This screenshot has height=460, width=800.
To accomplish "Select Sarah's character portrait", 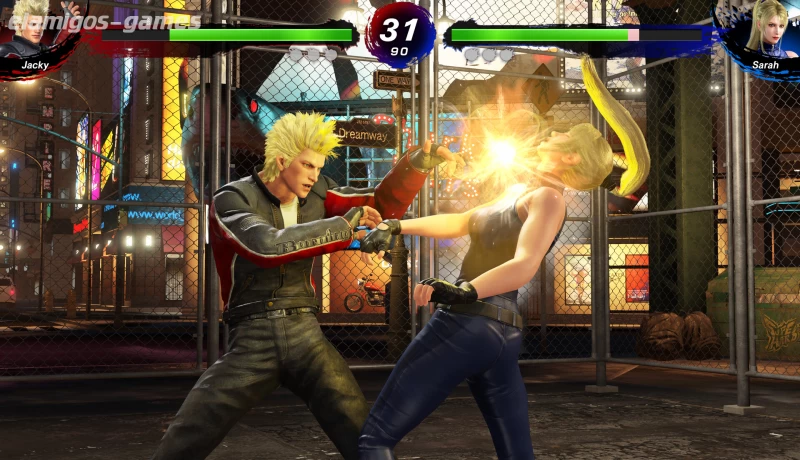I will click(x=768, y=30).
